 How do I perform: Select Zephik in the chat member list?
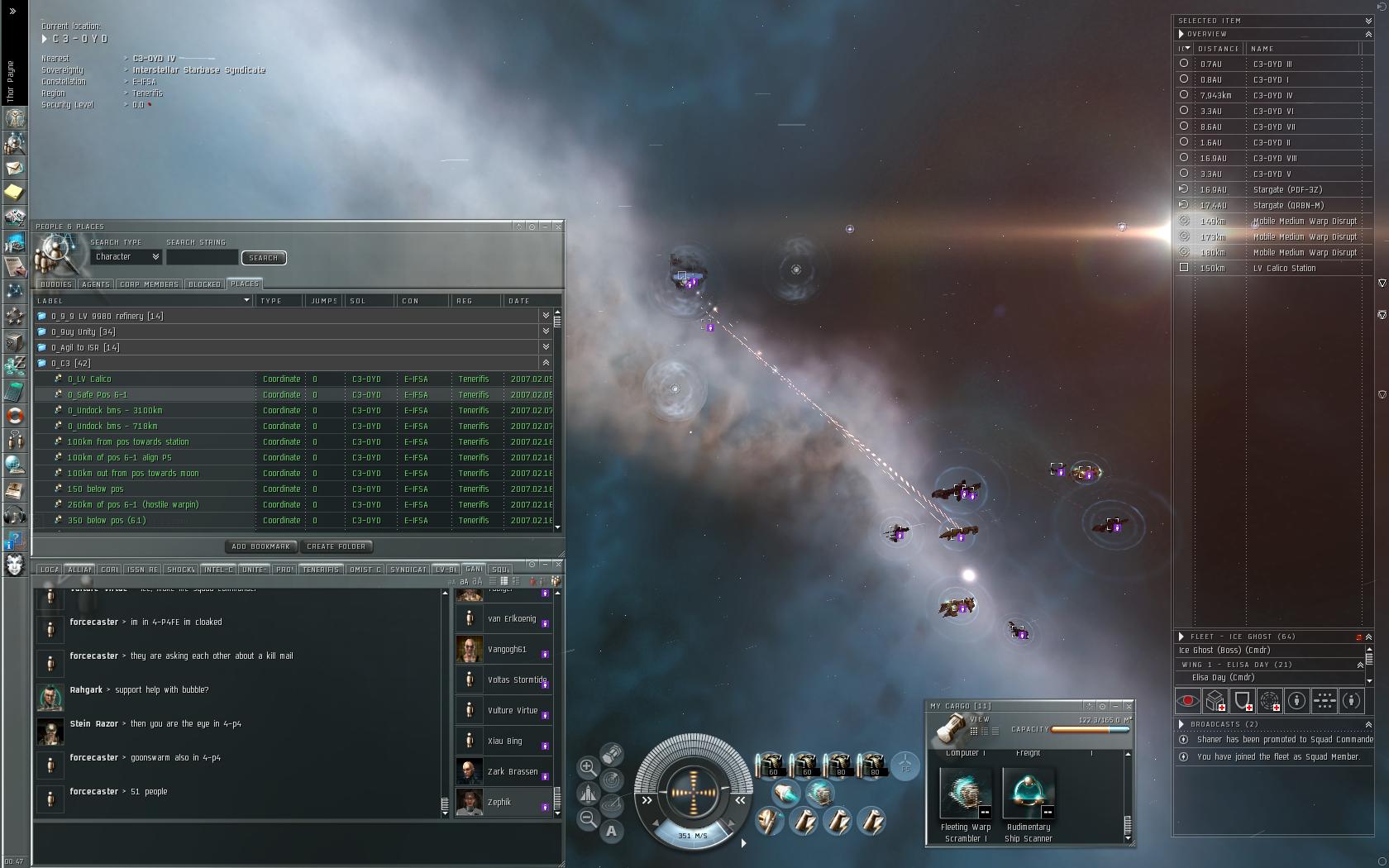pyautogui.click(x=499, y=803)
